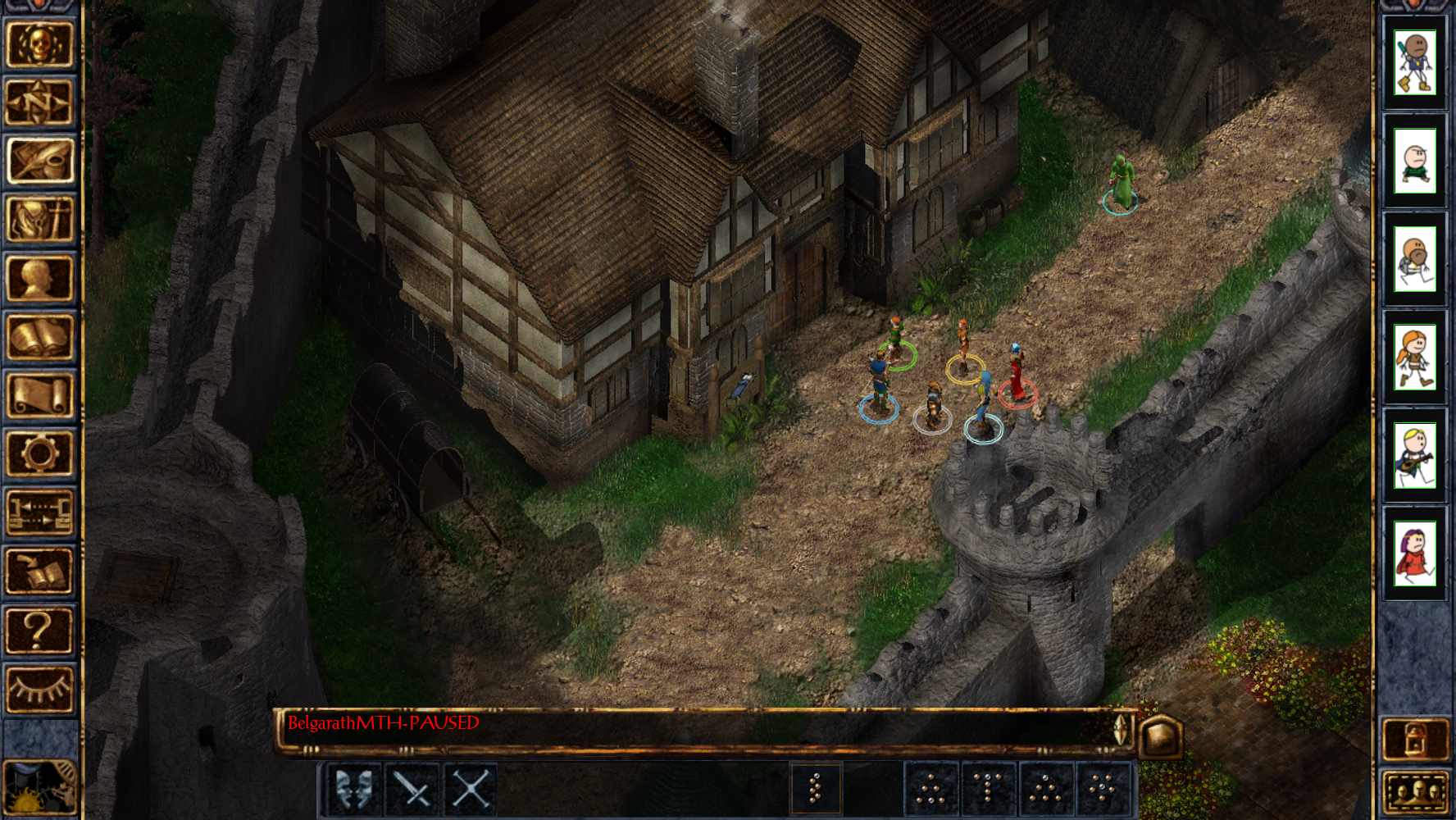Select the orange-haired character portrait
Viewport: 1456px width, 820px height.
pyautogui.click(x=1415, y=358)
